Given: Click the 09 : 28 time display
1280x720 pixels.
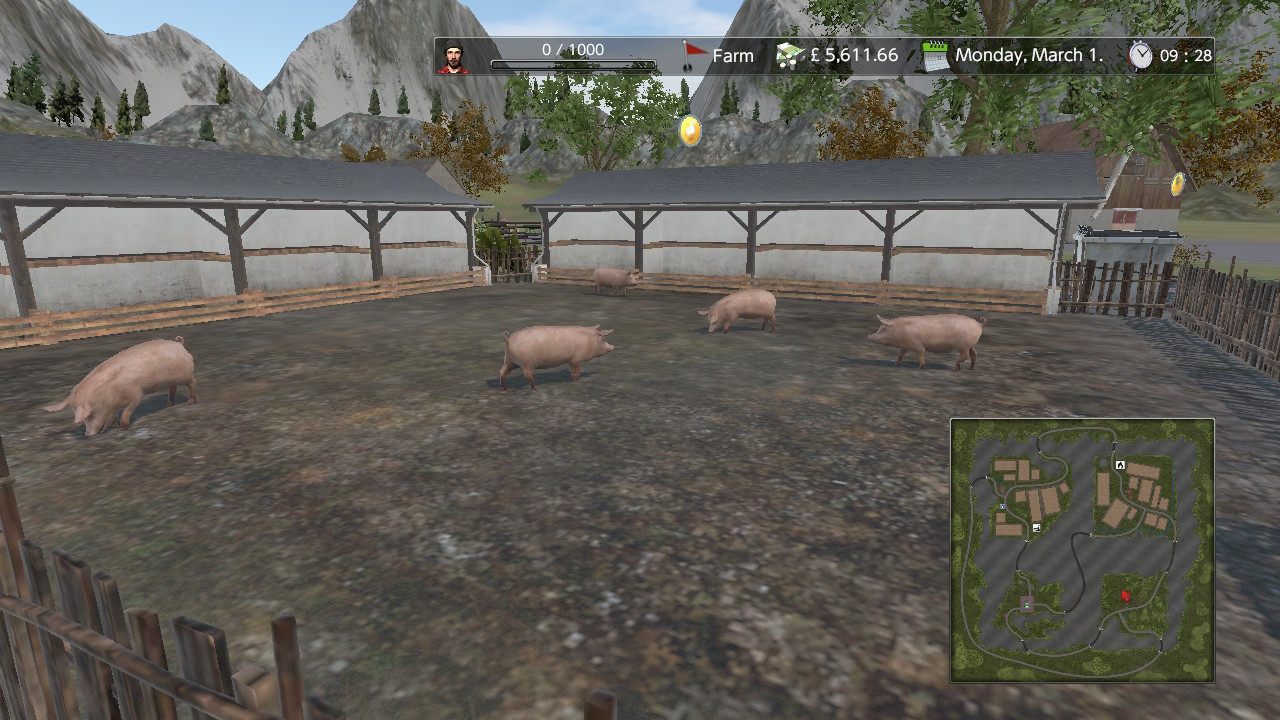Looking at the screenshot, I should [1190, 55].
